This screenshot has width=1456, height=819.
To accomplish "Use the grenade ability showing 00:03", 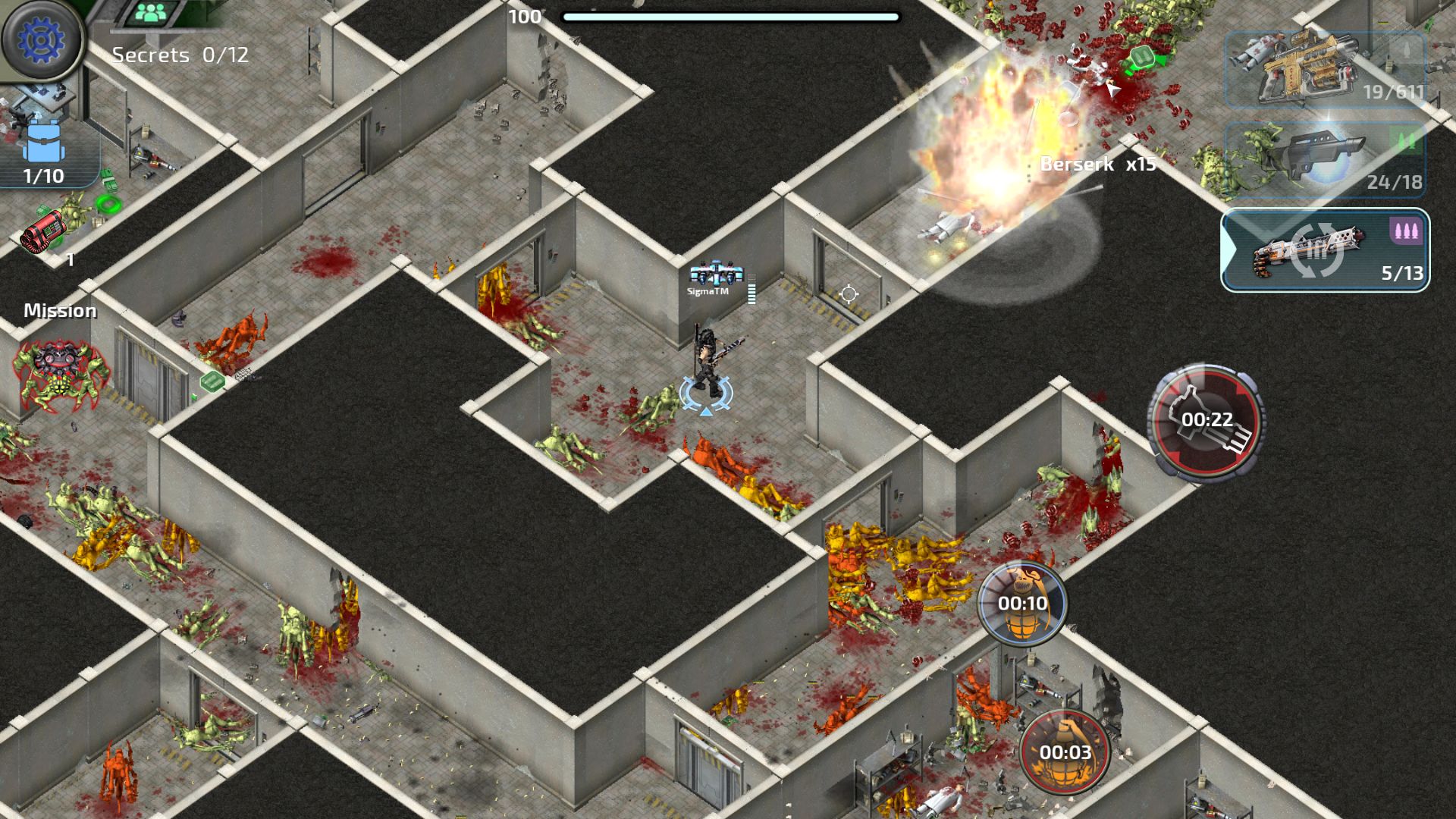I will (x=1065, y=752).
